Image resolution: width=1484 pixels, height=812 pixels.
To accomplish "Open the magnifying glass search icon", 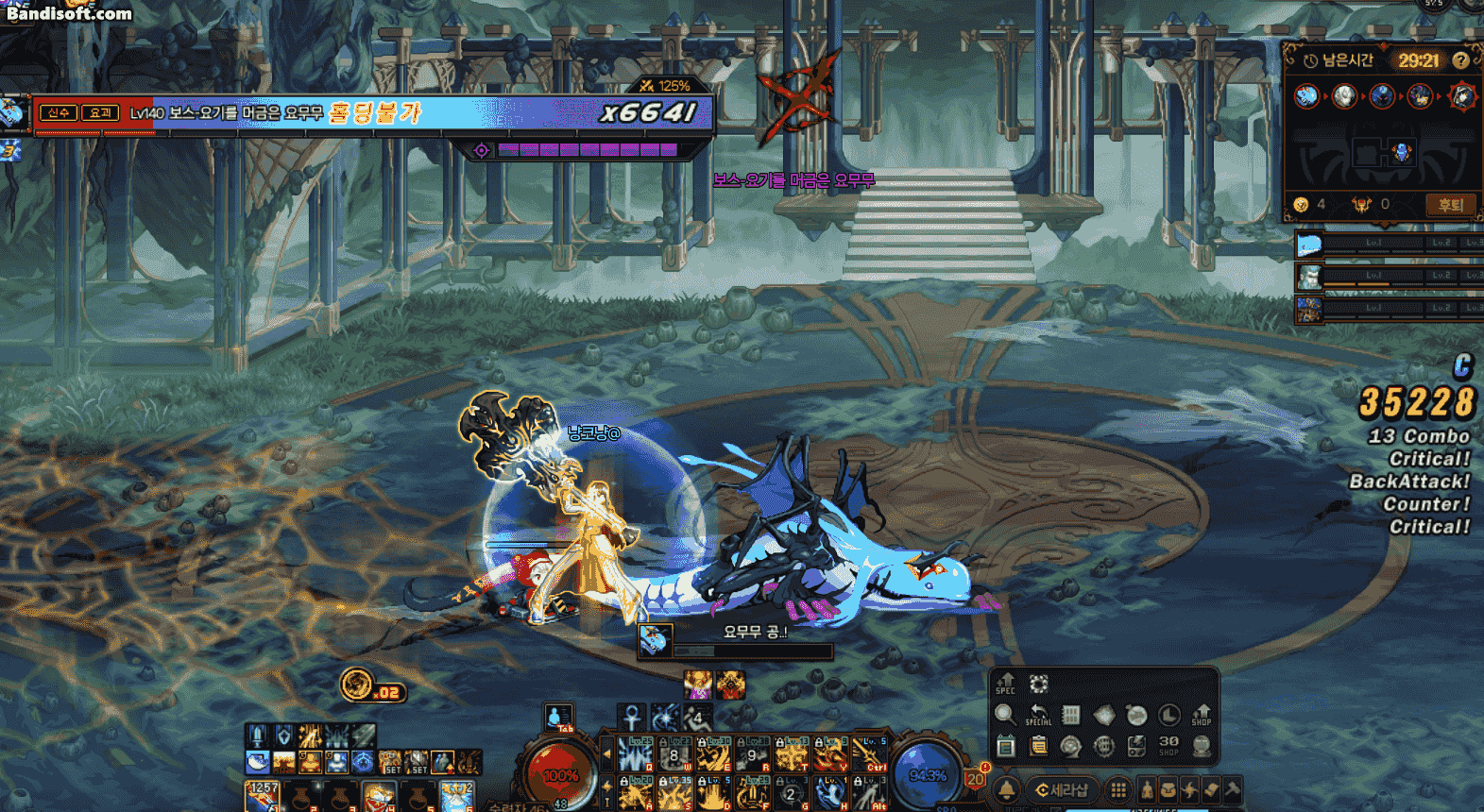I will [1005, 715].
